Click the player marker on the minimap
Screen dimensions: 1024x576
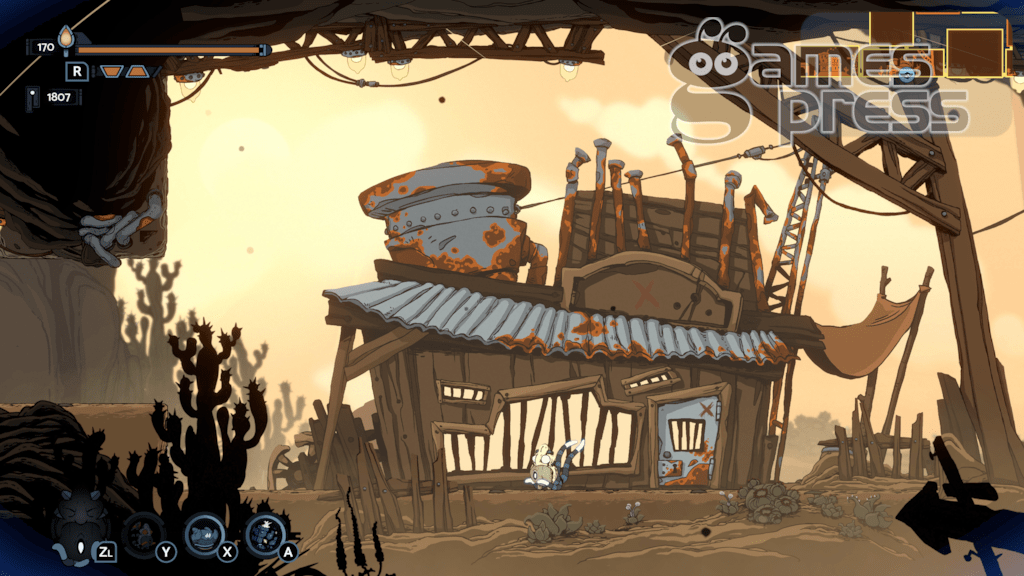coord(907,73)
